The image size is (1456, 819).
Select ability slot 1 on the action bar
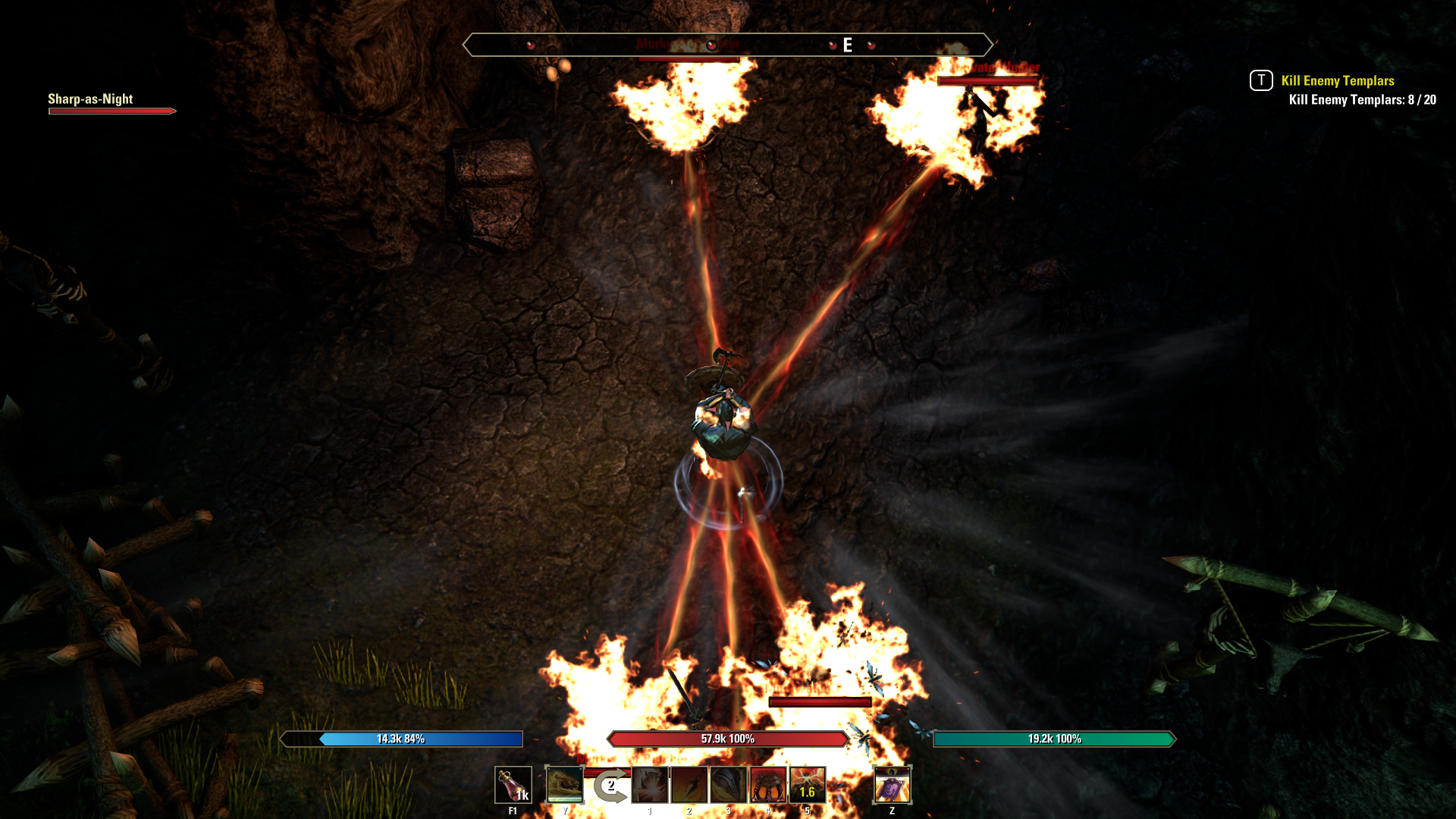click(648, 786)
